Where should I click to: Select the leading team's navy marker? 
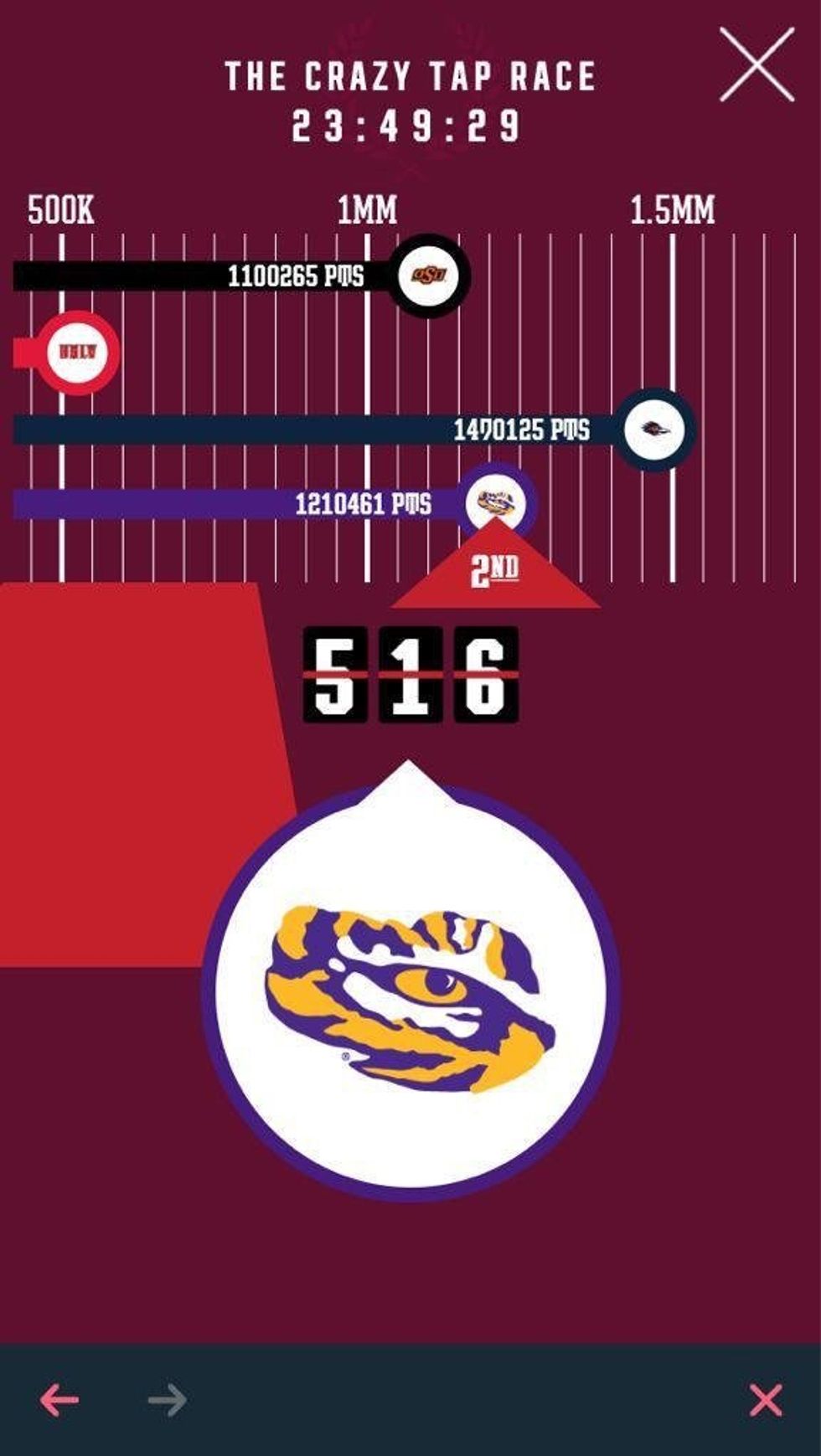pyautogui.click(x=655, y=430)
